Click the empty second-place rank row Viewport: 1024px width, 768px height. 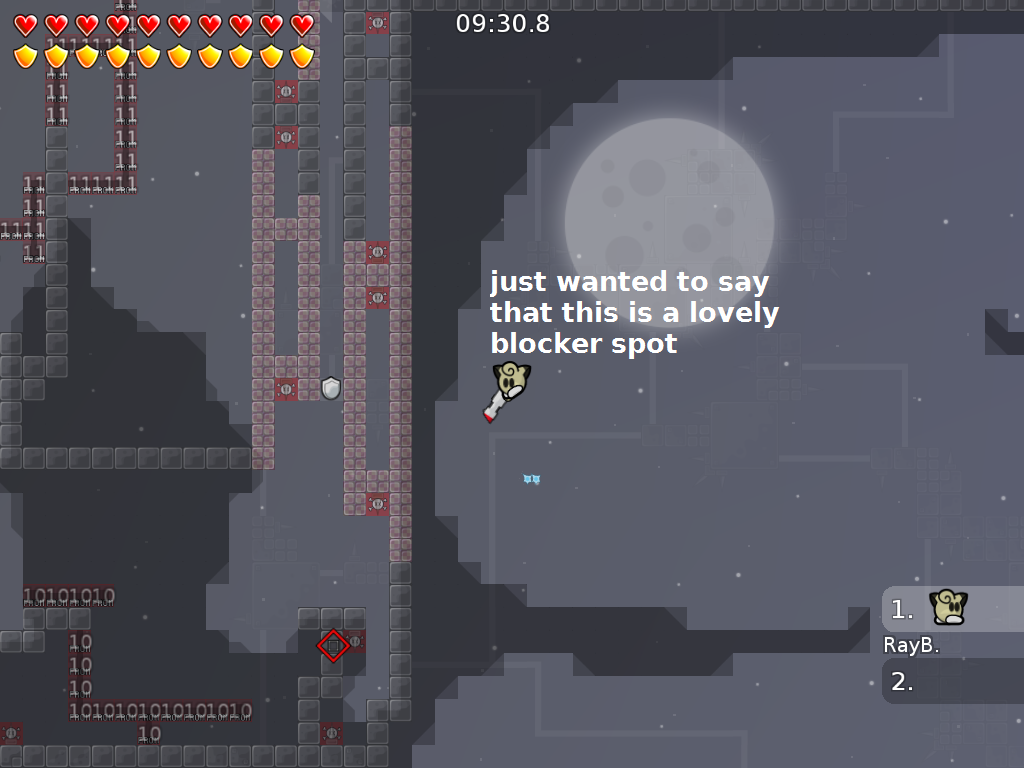tap(951, 682)
